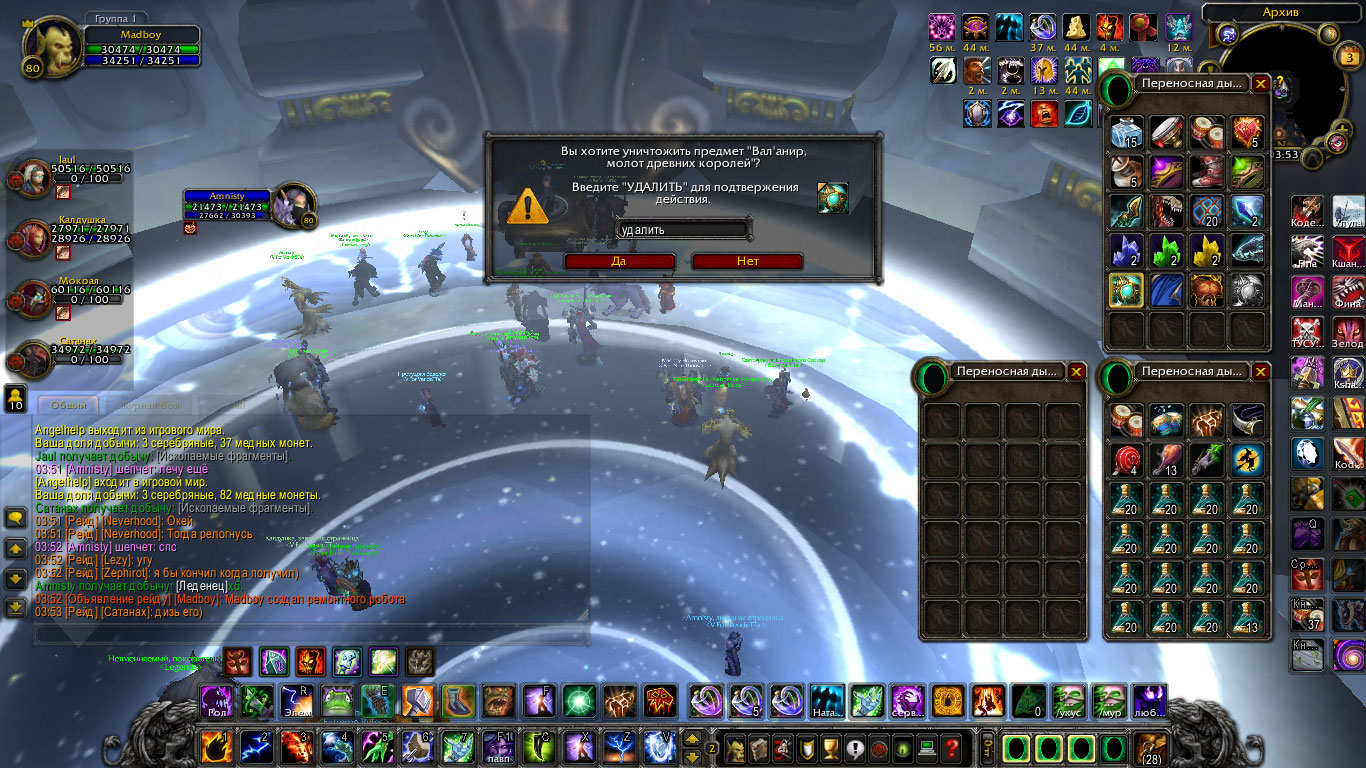Select the Madboy player portrait
Viewport: 1366px width, 768px height.
pyautogui.click(x=48, y=48)
